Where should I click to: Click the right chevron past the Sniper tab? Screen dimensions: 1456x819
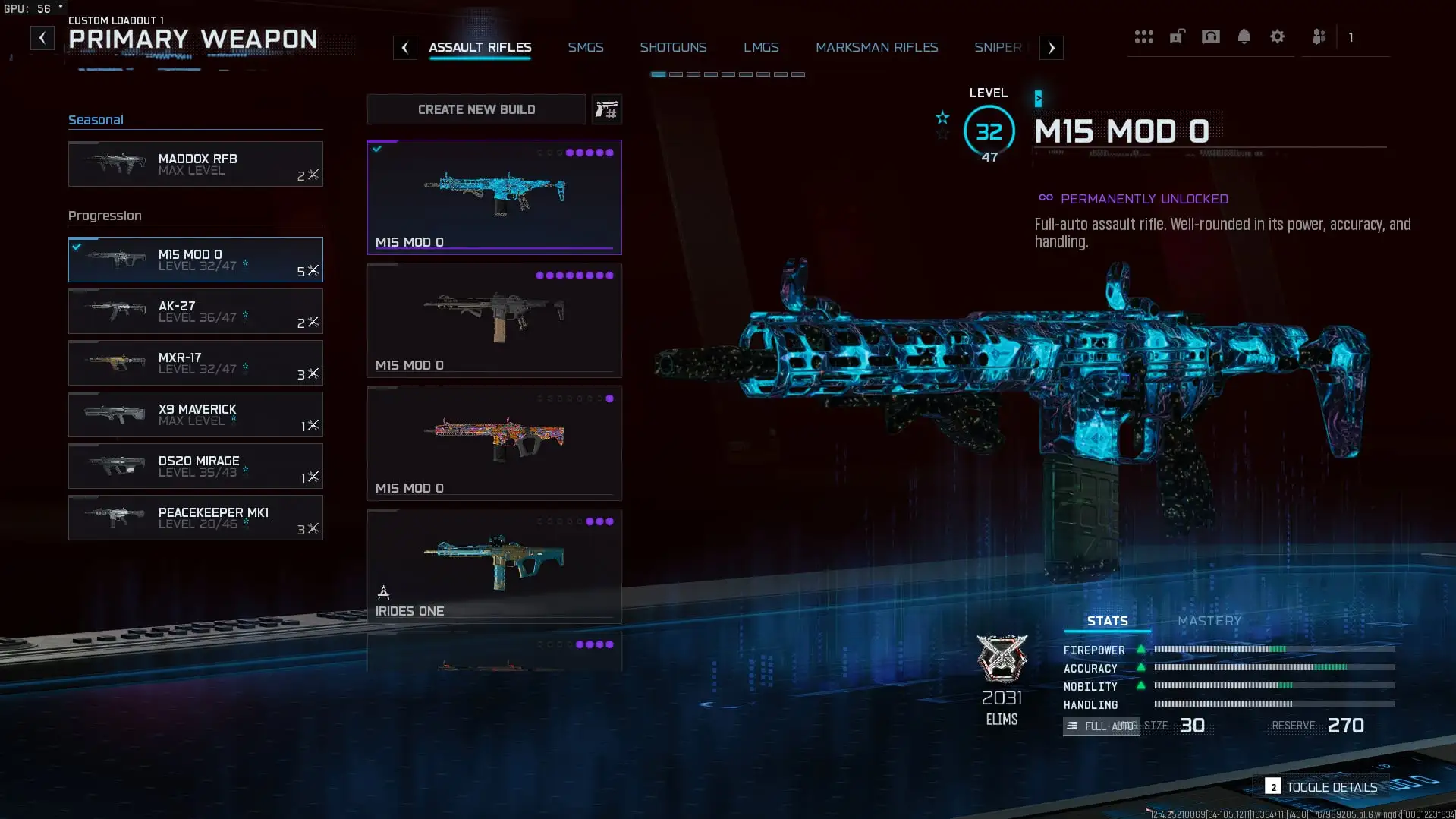pyautogui.click(x=1051, y=47)
